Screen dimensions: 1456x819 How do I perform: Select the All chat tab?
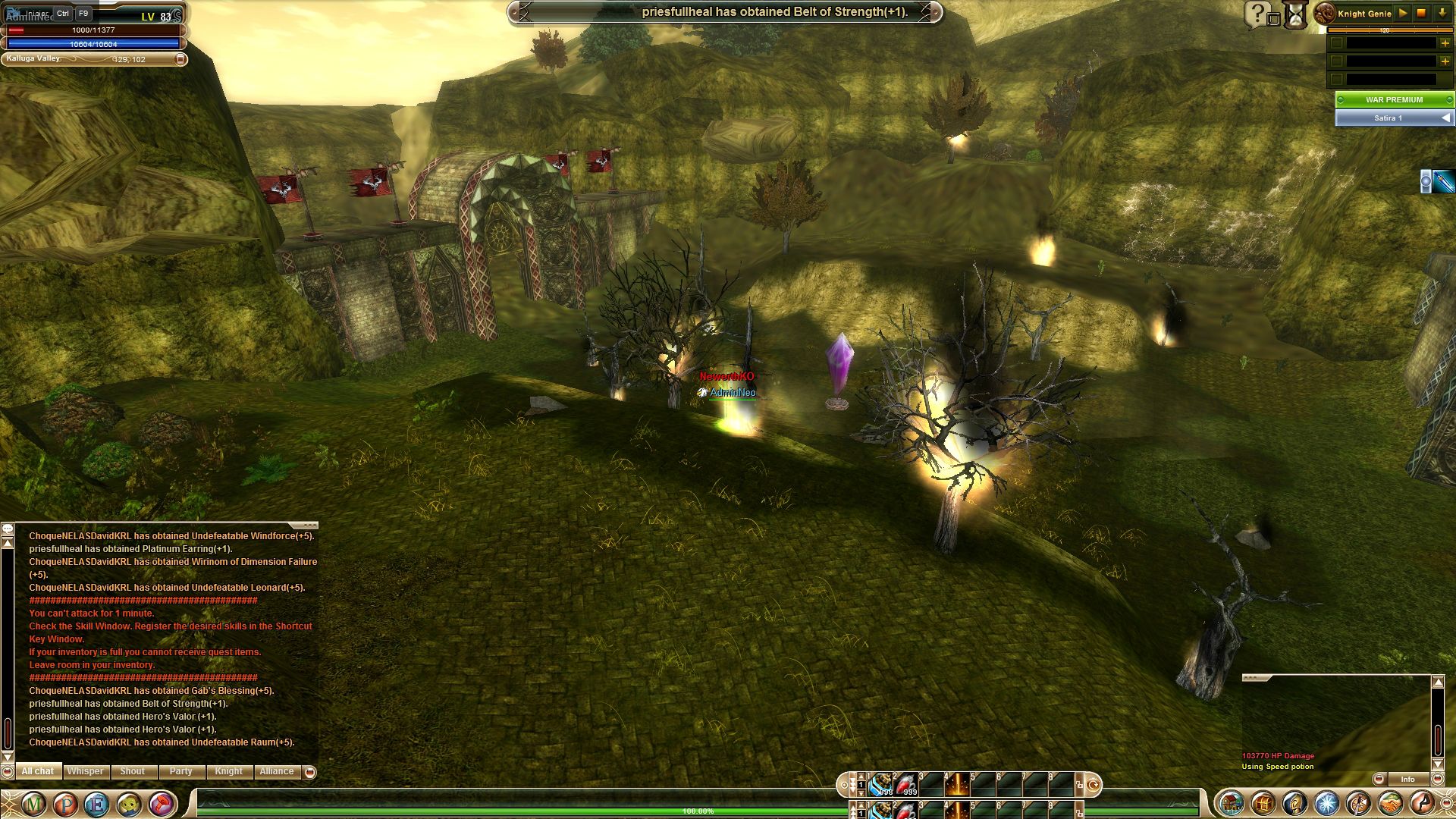(x=37, y=771)
